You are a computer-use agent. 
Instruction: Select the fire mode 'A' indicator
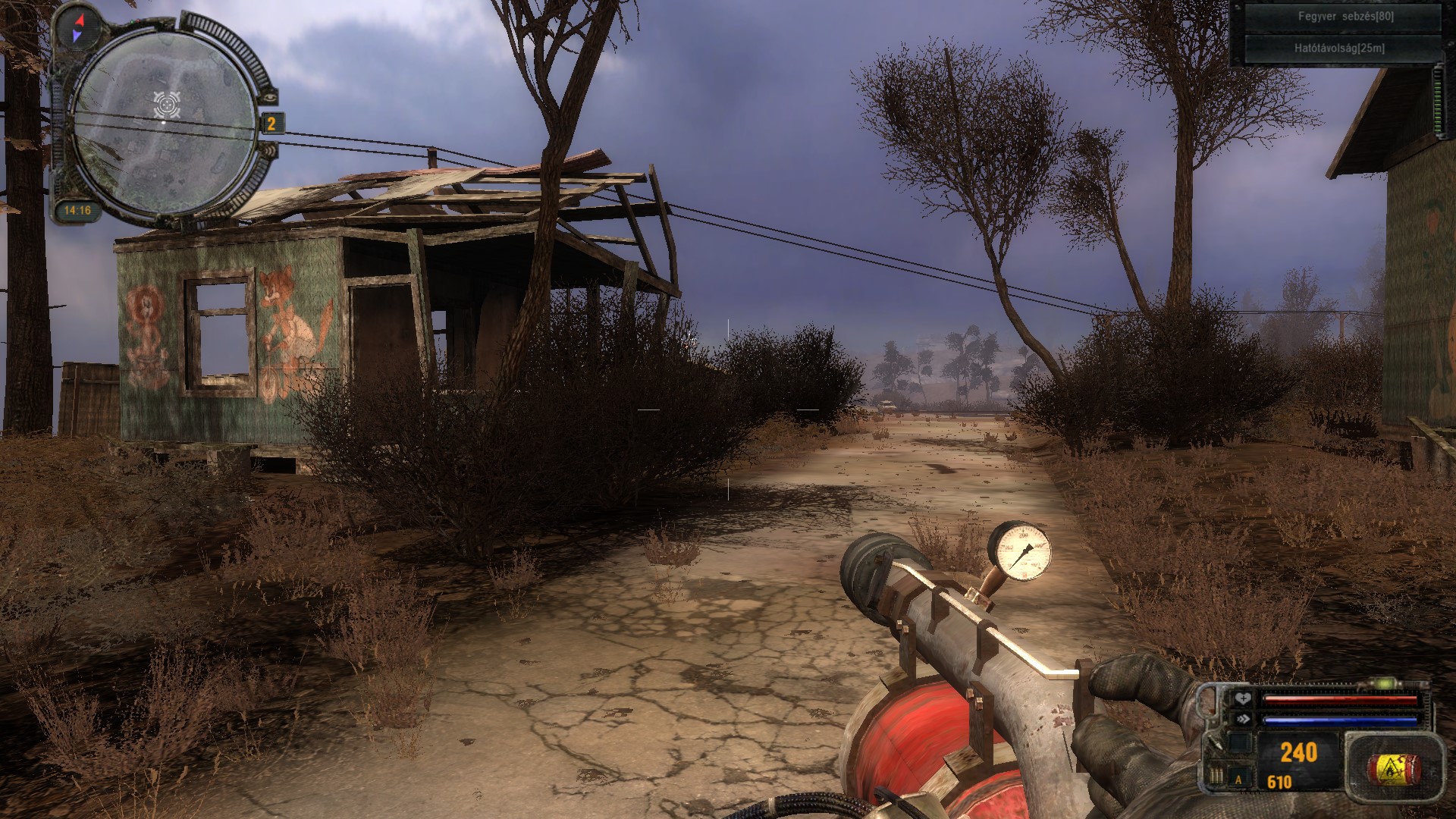tap(1239, 779)
